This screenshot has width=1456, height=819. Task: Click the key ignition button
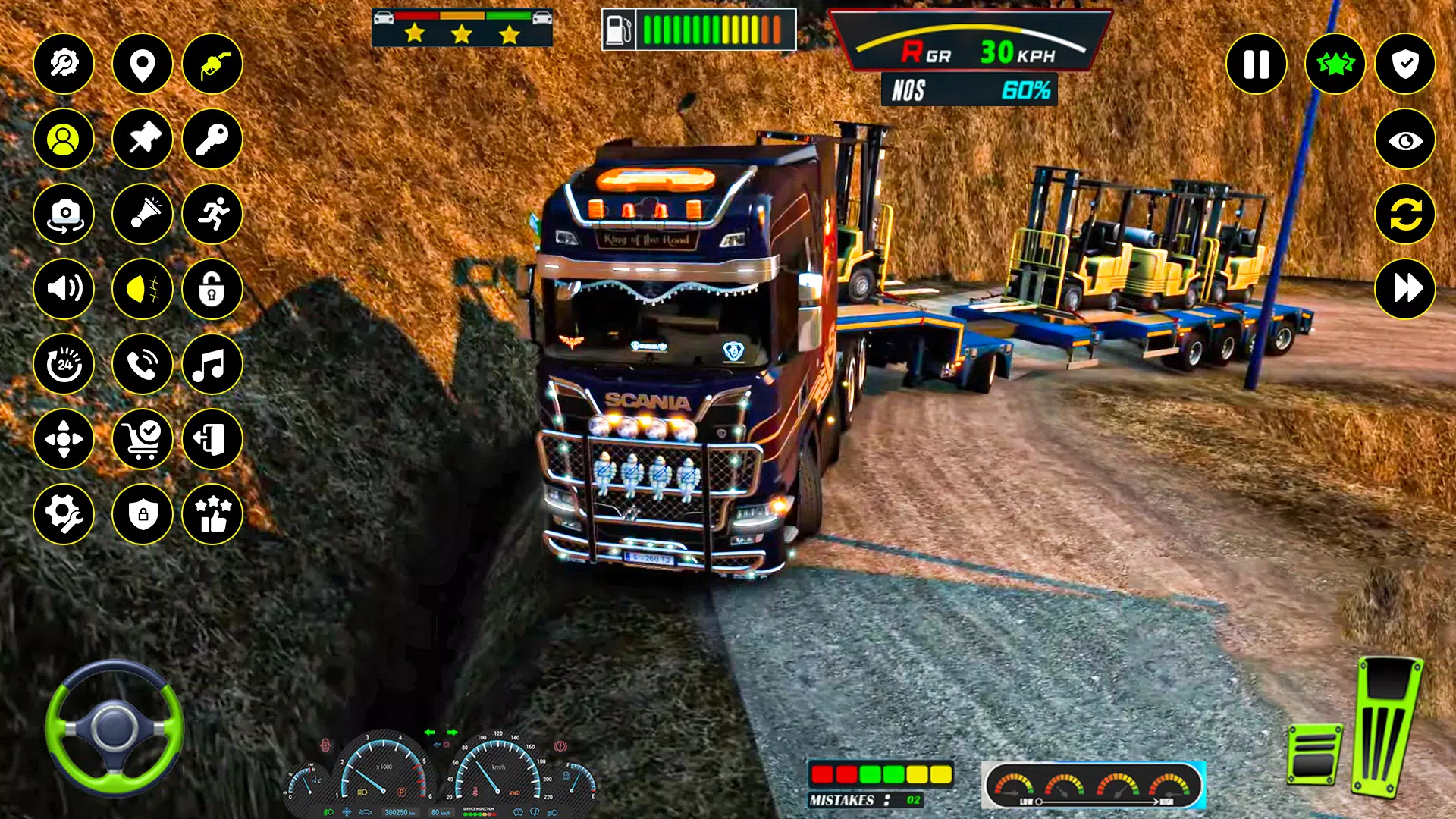[x=212, y=139]
